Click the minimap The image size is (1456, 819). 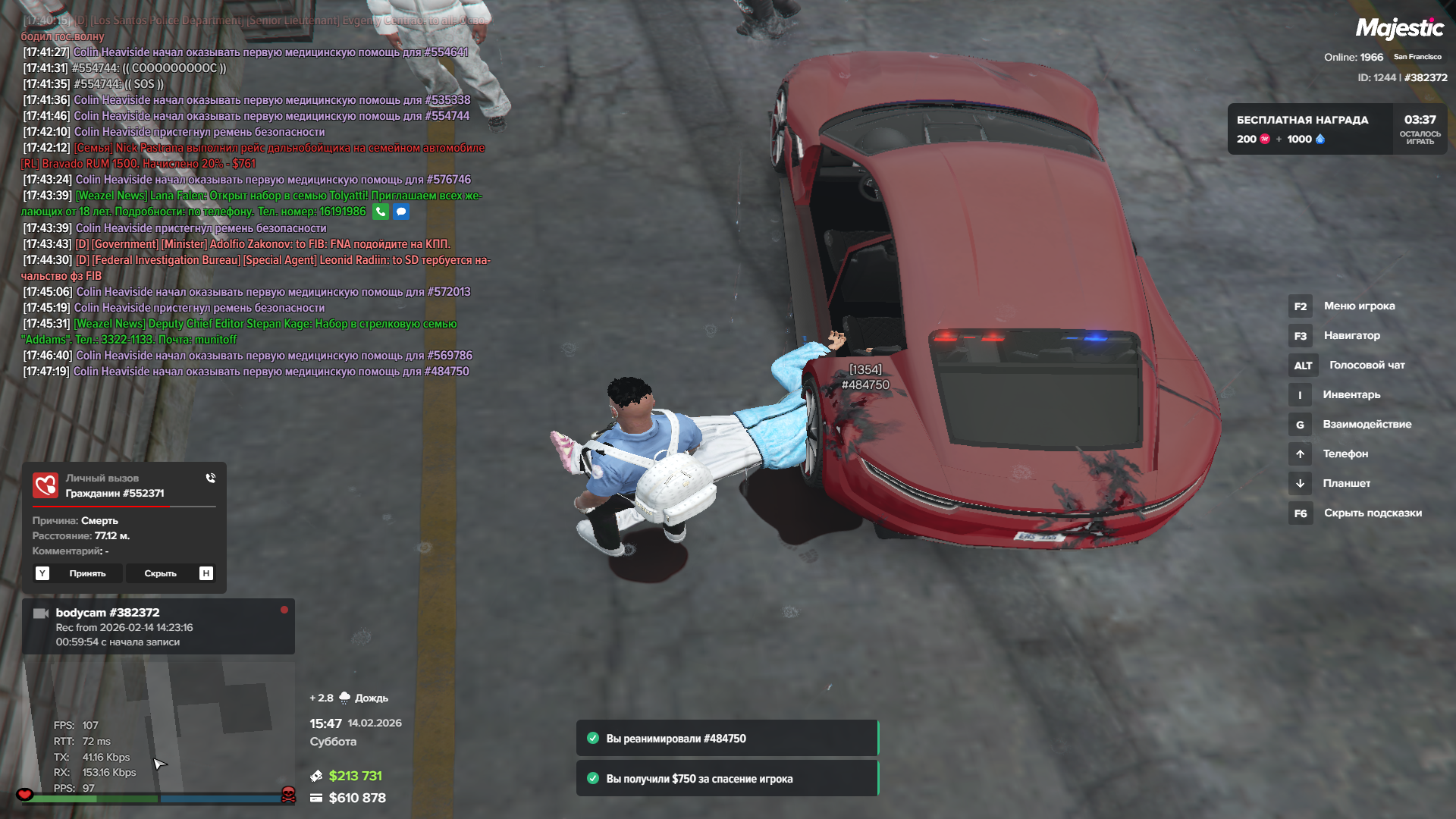pyautogui.click(x=159, y=728)
